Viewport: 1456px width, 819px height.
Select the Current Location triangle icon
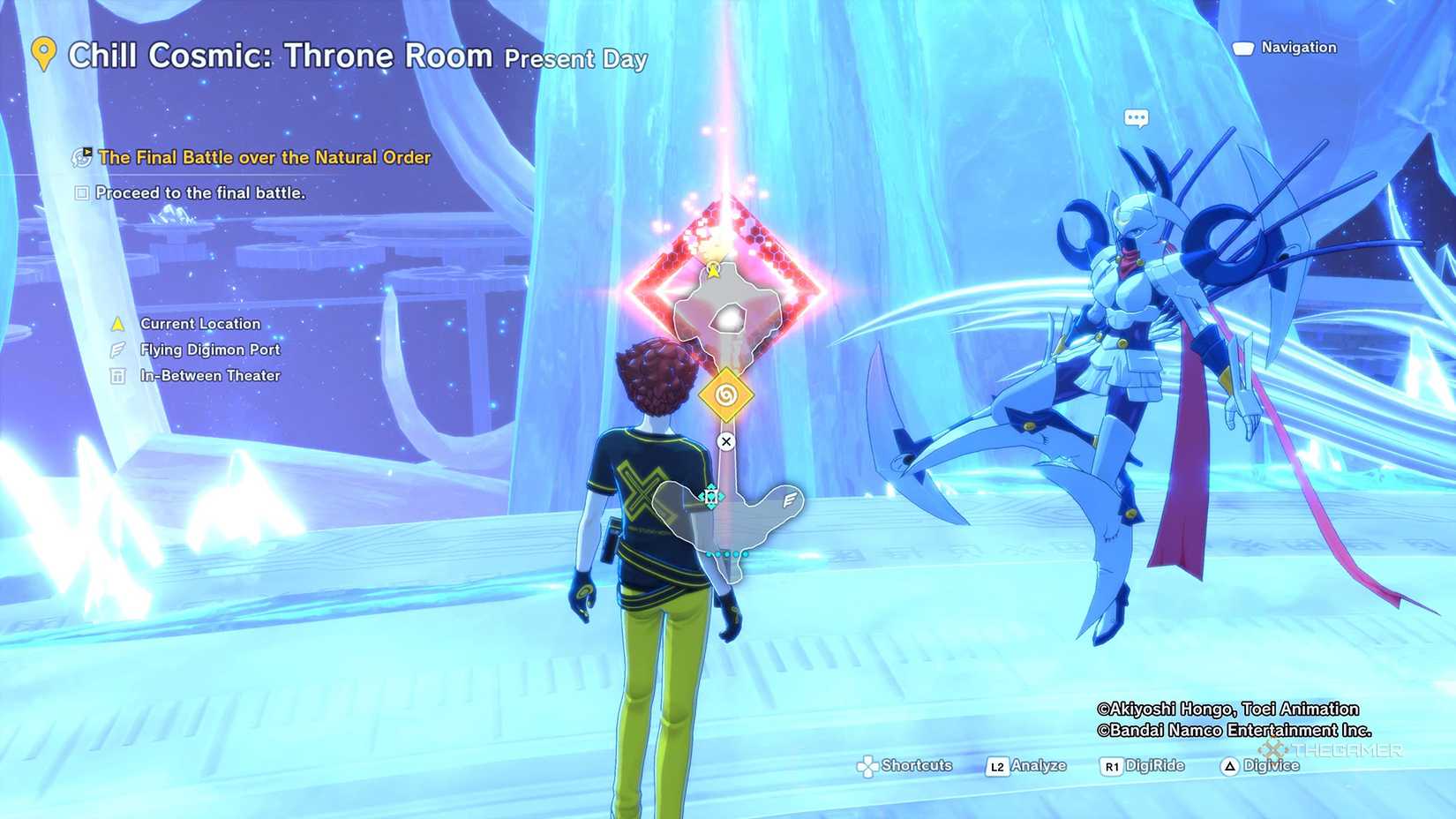pos(117,323)
